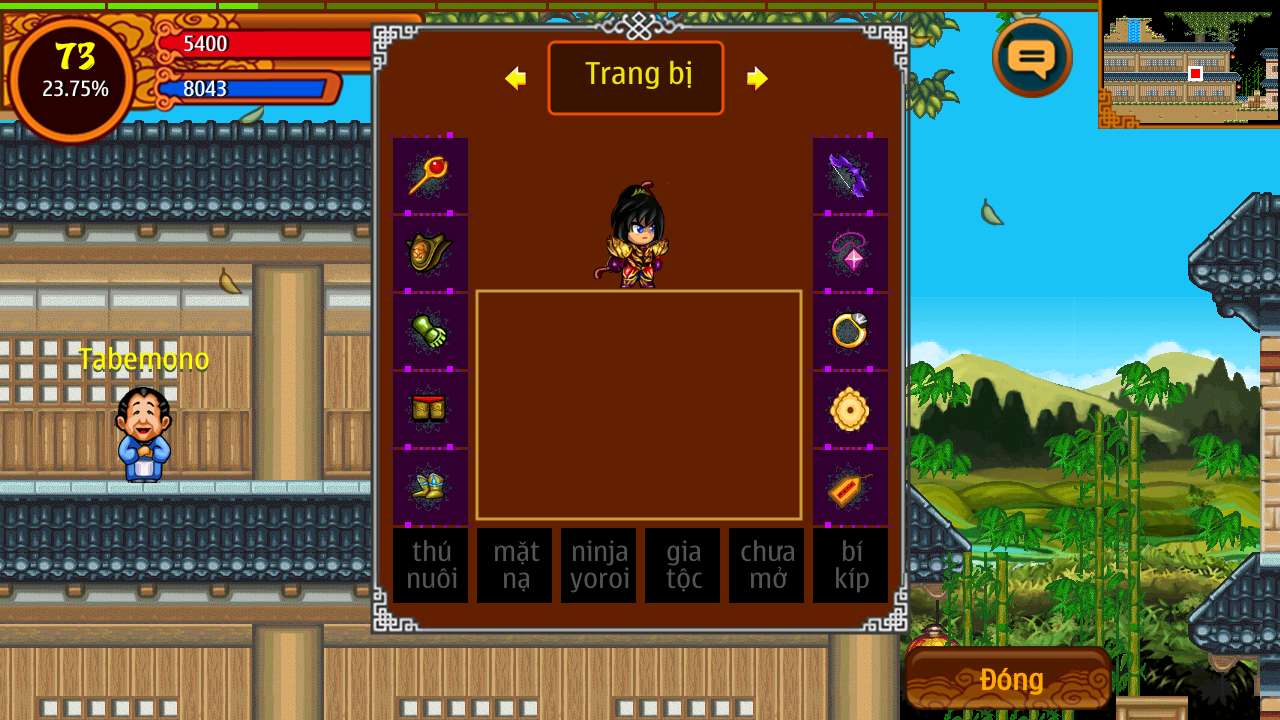Image resolution: width=1280 pixels, height=720 pixels.
Task: Select the pink gem necklace slot
Action: click(x=850, y=253)
